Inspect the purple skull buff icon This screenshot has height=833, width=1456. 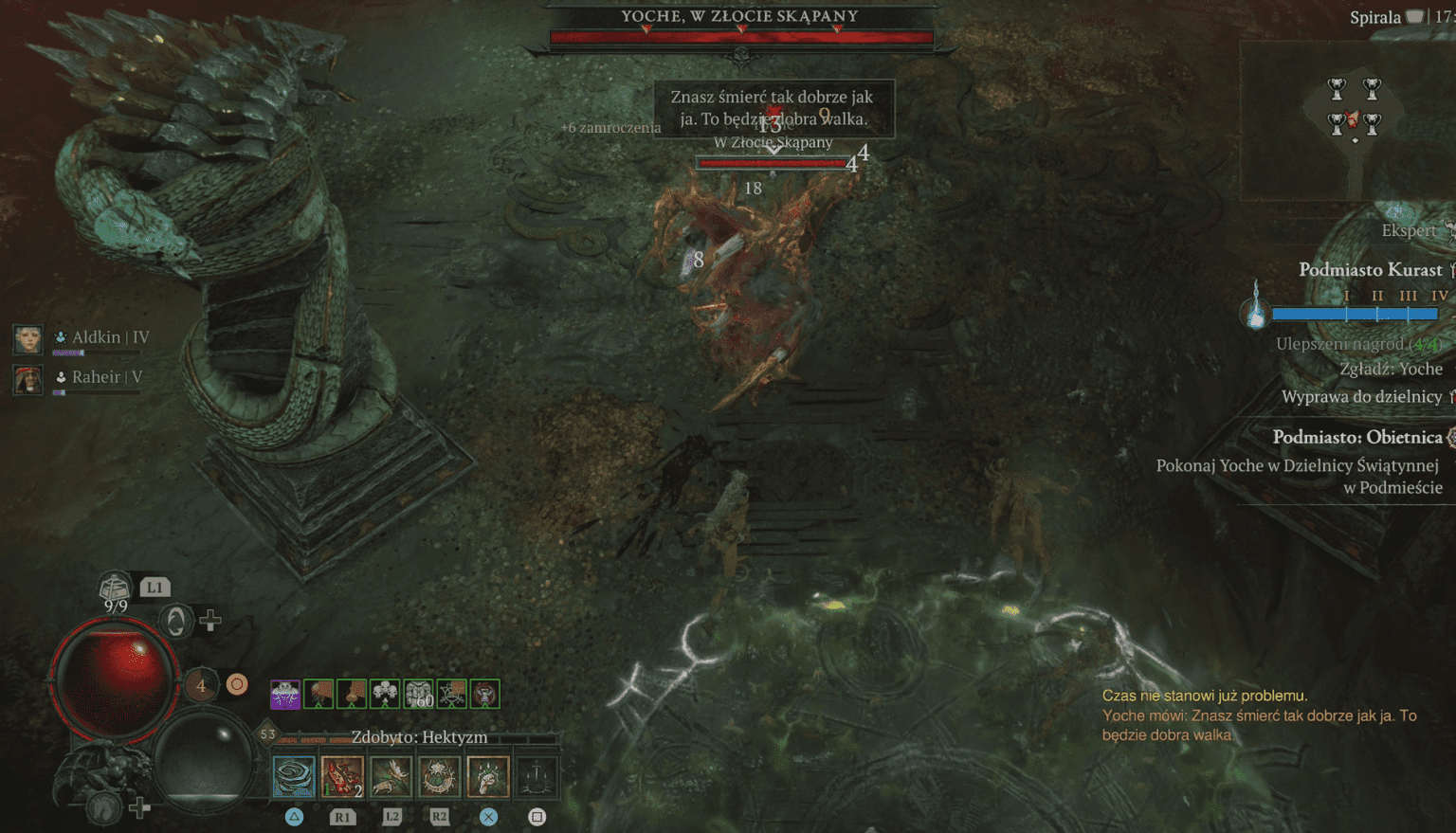pos(285,694)
